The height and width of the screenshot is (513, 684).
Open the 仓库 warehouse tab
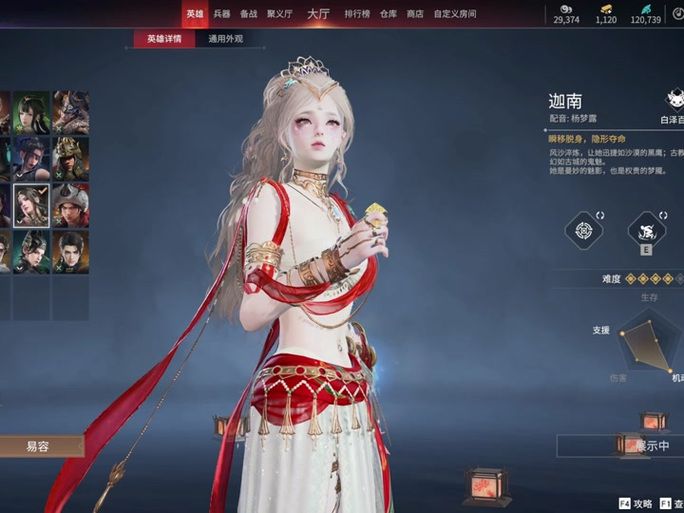point(390,14)
